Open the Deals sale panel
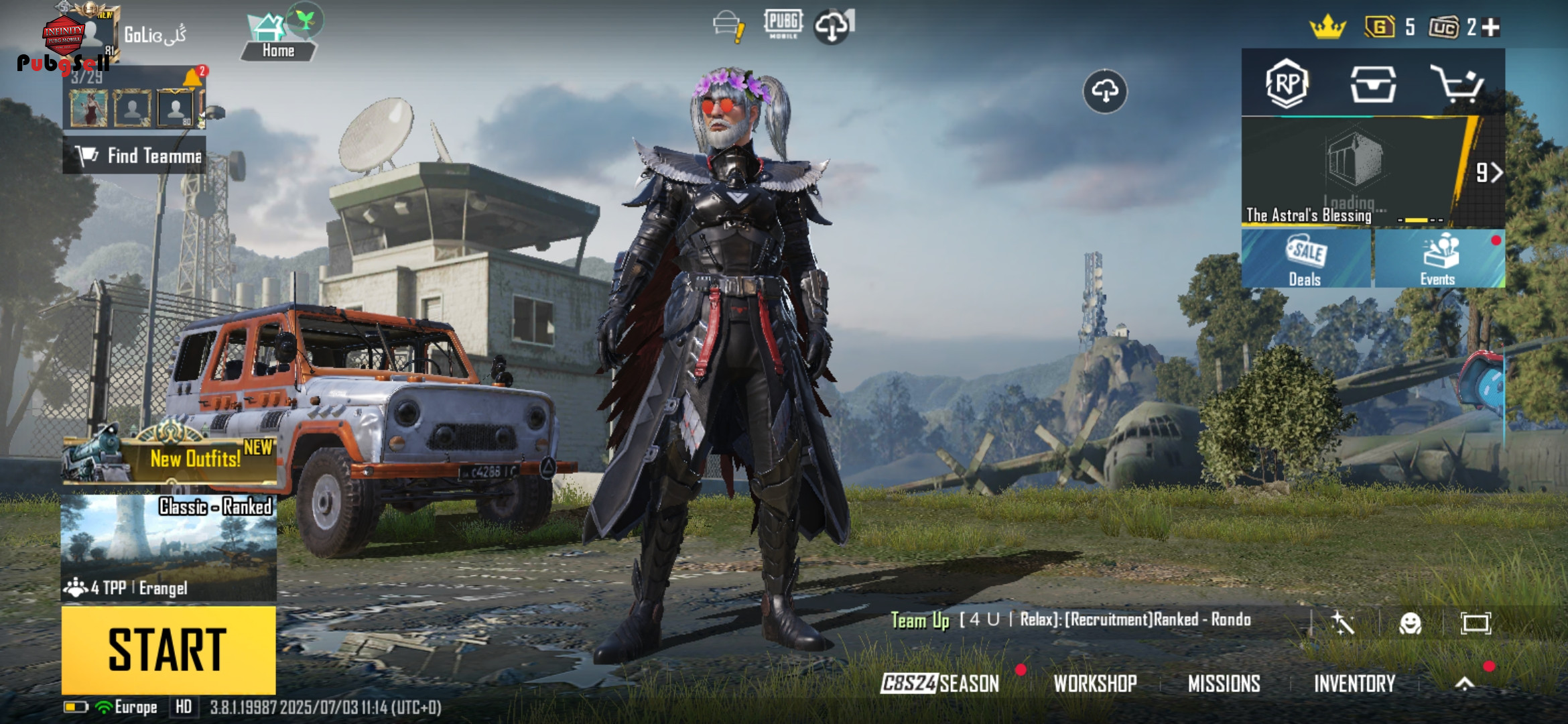 tap(1305, 259)
